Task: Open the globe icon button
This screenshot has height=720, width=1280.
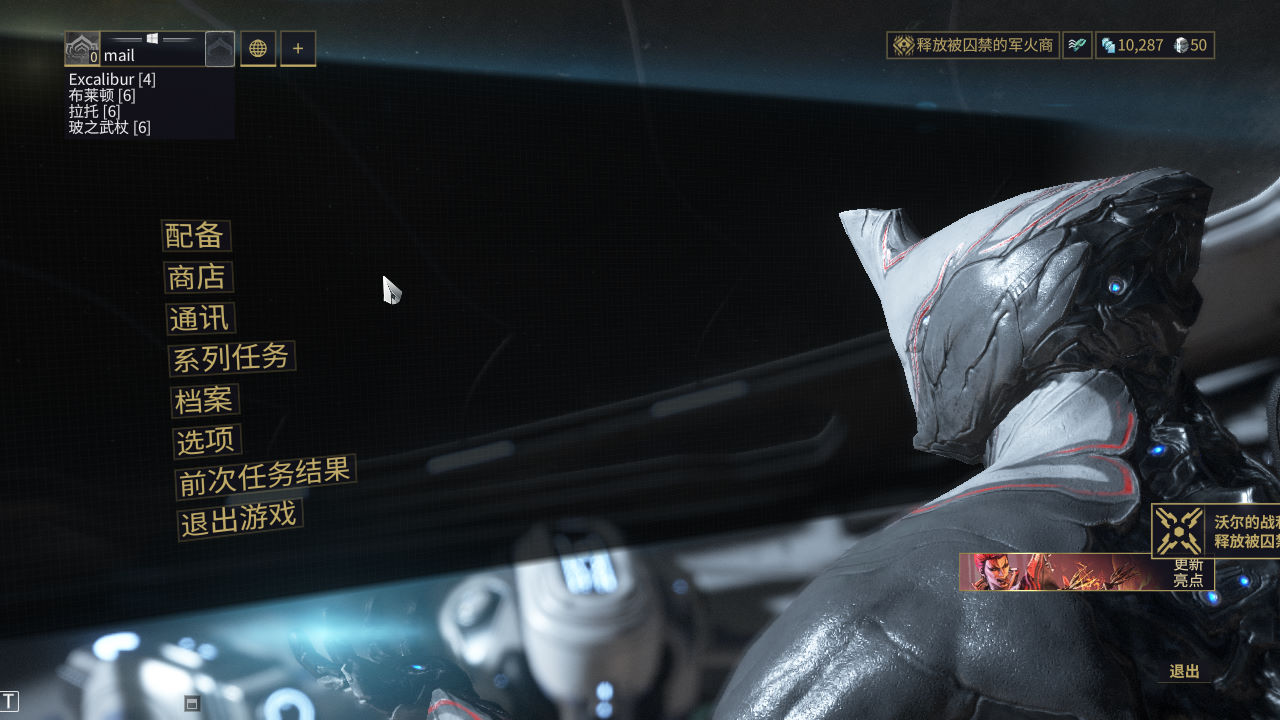Action: [258, 48]
